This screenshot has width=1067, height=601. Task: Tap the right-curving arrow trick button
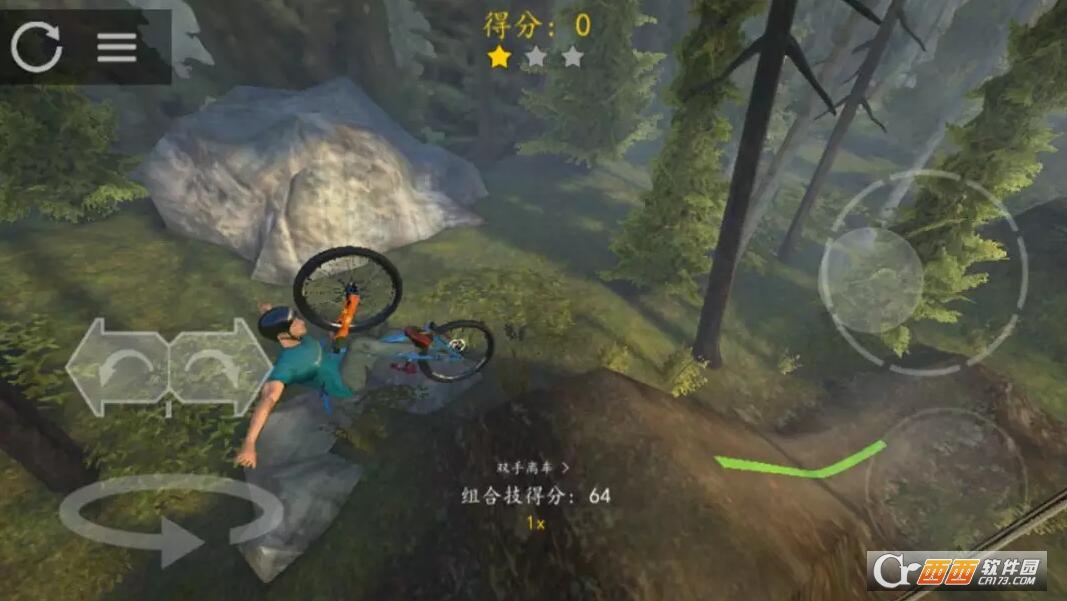(219, 367)
